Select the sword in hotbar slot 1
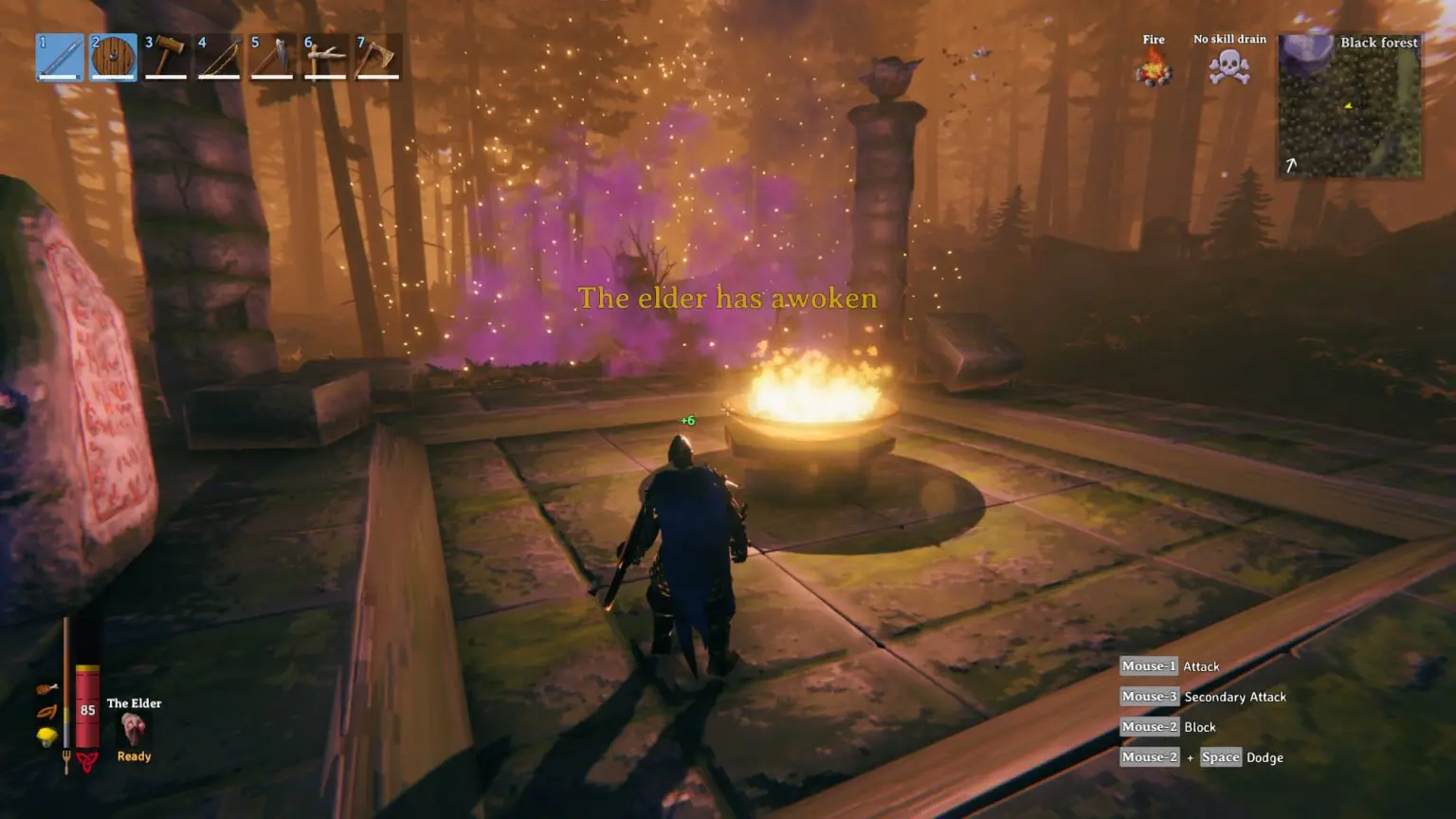Viewport: 1456px width, 819px height. click(x=59, y=55)
